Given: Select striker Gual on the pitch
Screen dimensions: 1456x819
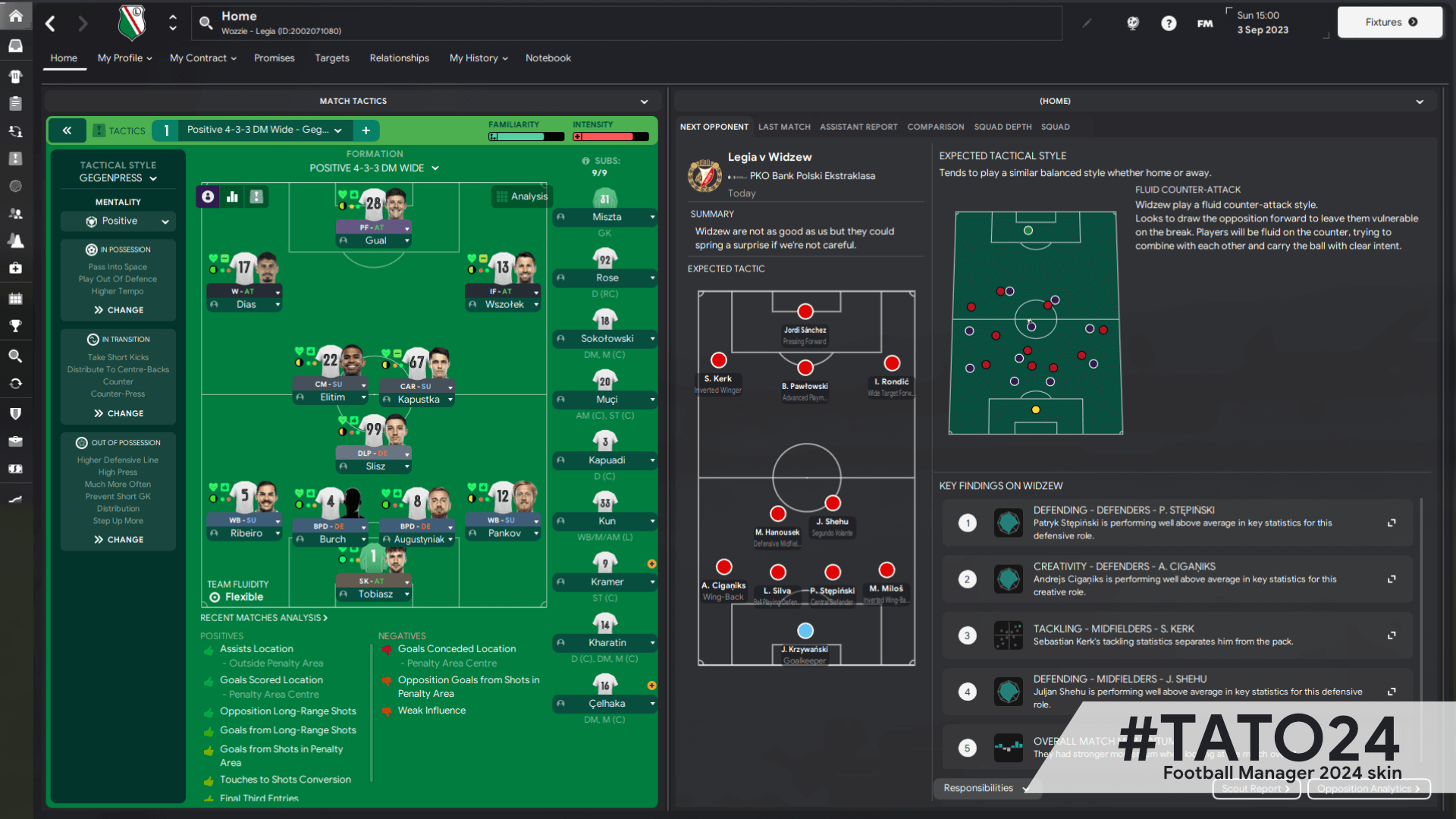Looking at the screenshot, I should tap(375, 240).
